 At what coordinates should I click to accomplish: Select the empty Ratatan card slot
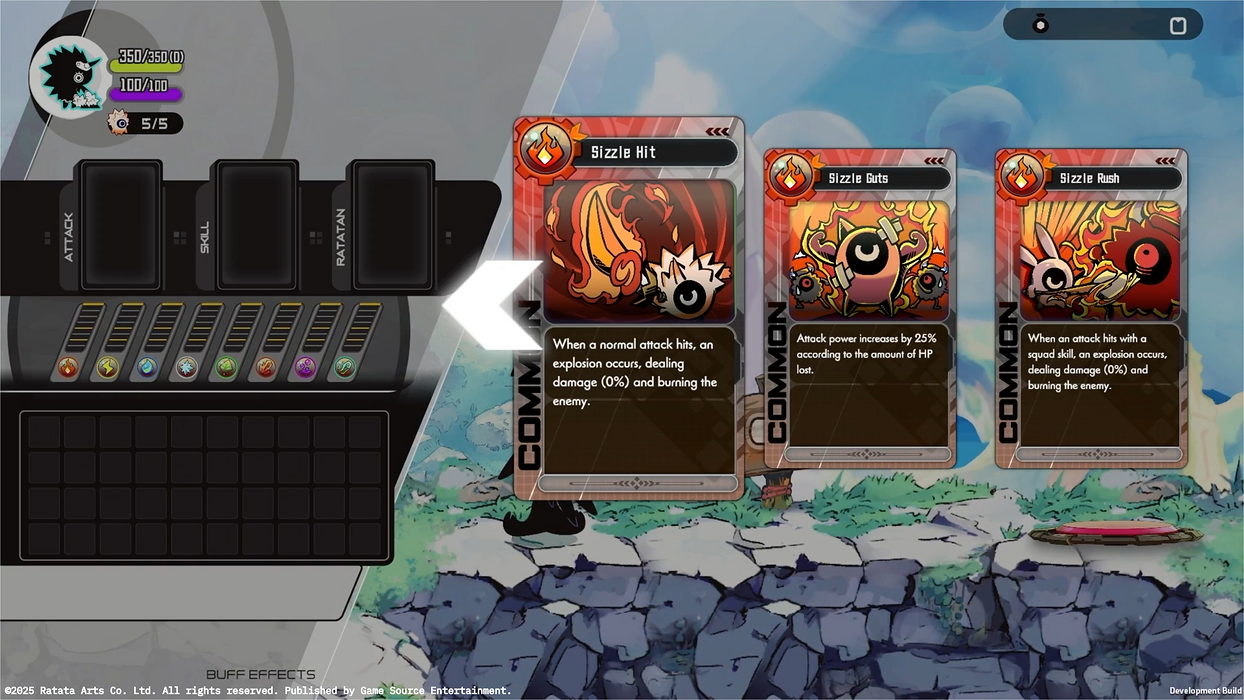(x=394, y=225)
